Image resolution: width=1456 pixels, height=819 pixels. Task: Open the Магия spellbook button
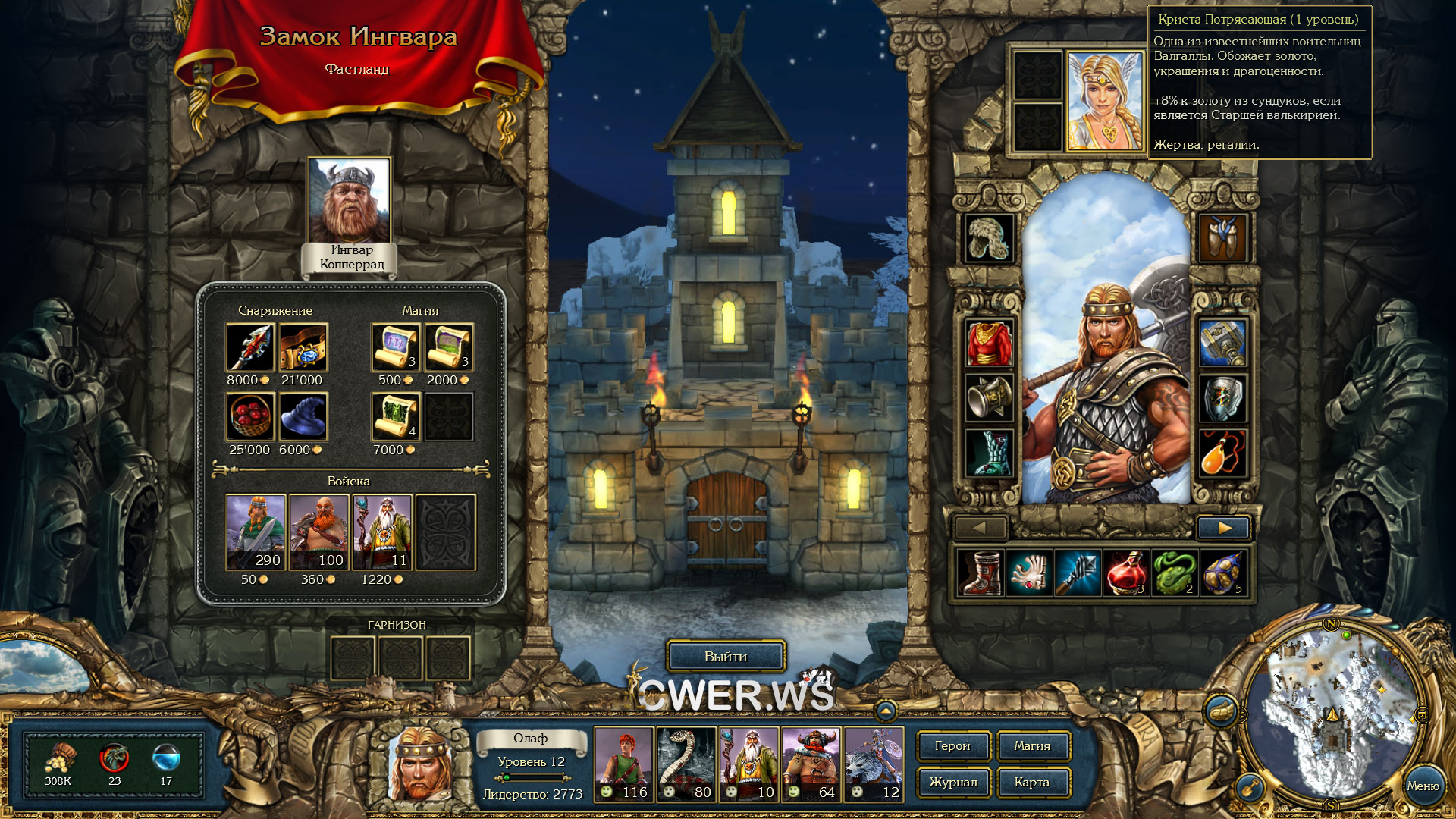(x=1032, y=746)
